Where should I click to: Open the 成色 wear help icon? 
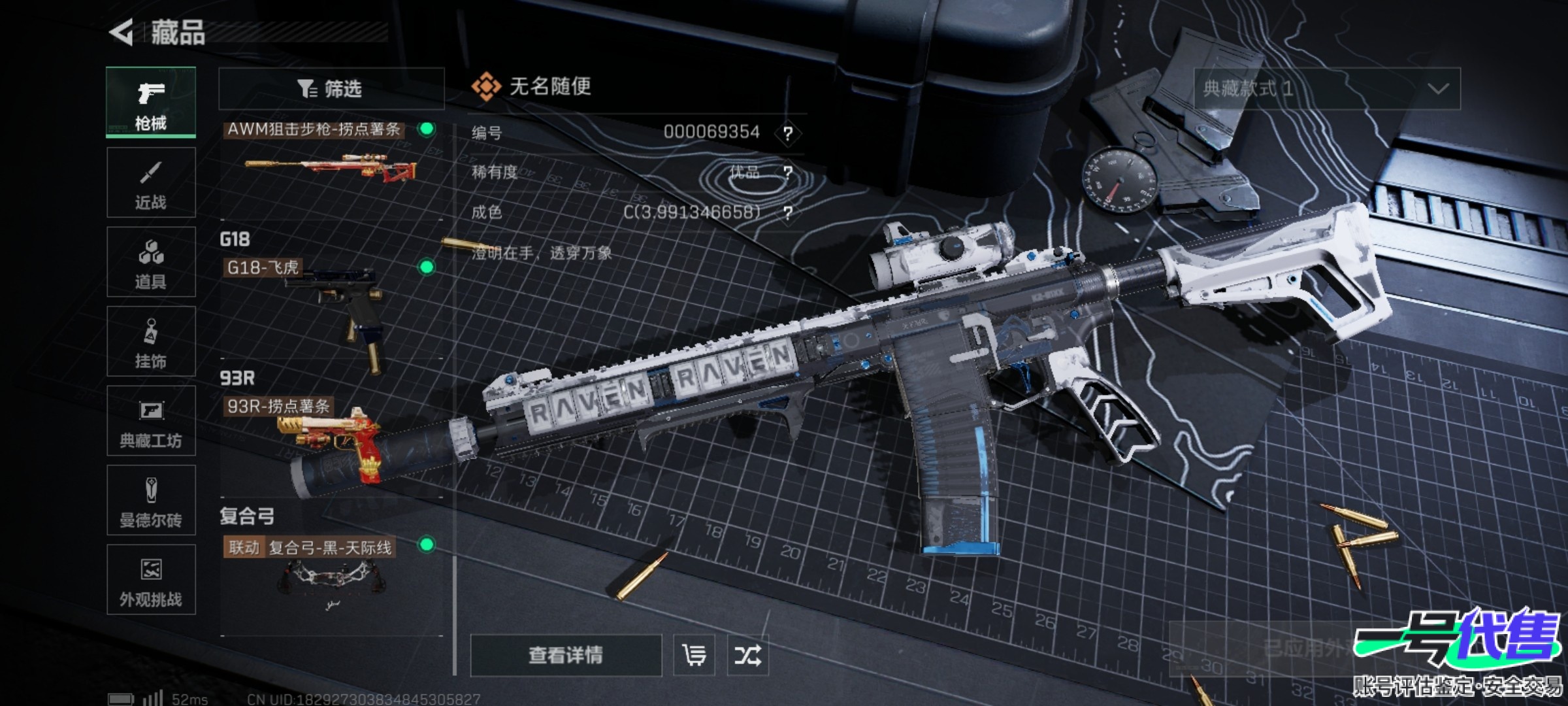tap(788, 212)
